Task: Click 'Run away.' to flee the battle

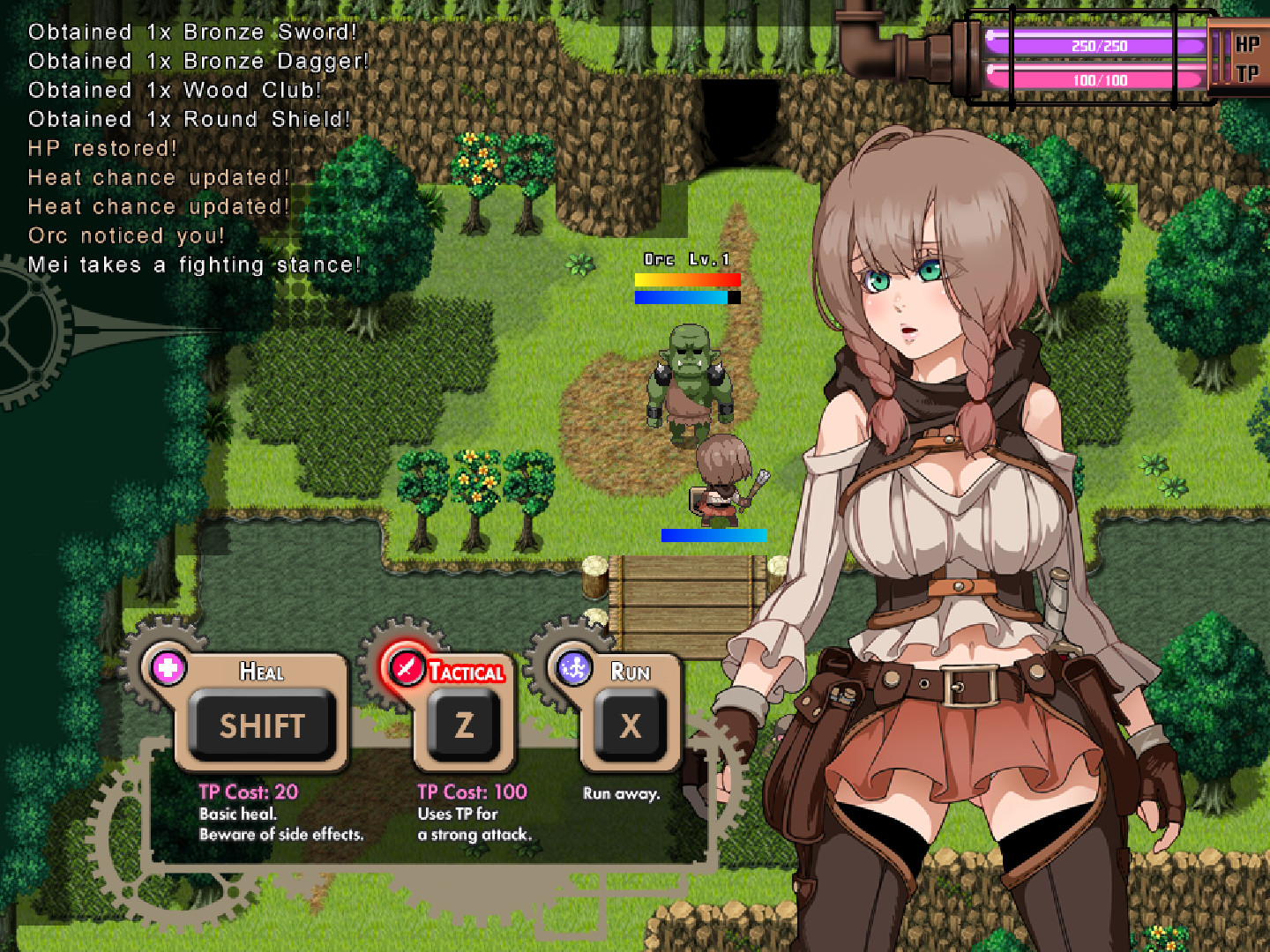Action: coord(622,793)
